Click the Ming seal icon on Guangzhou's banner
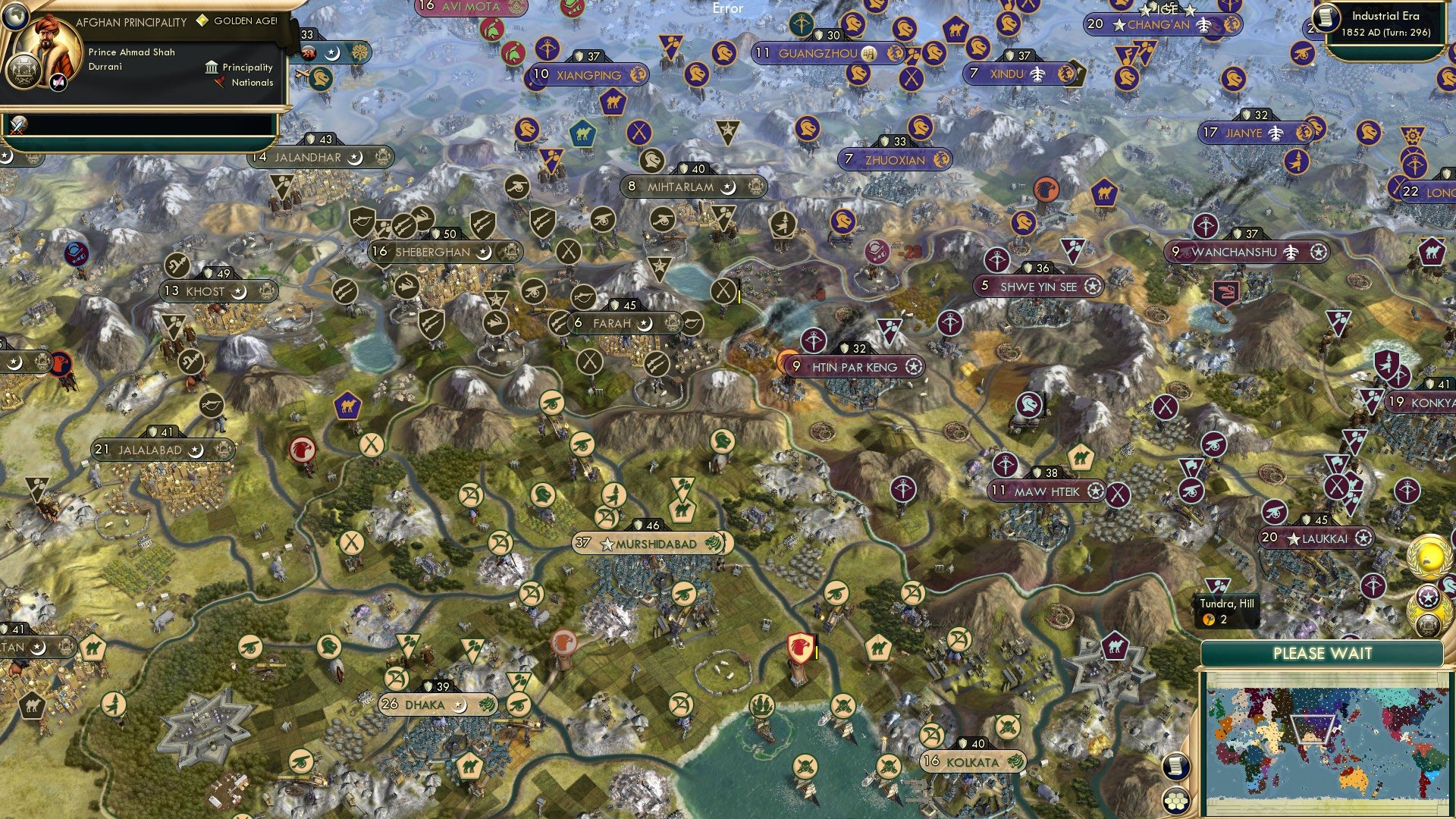The image size is (1456, 819). point(868,55)
